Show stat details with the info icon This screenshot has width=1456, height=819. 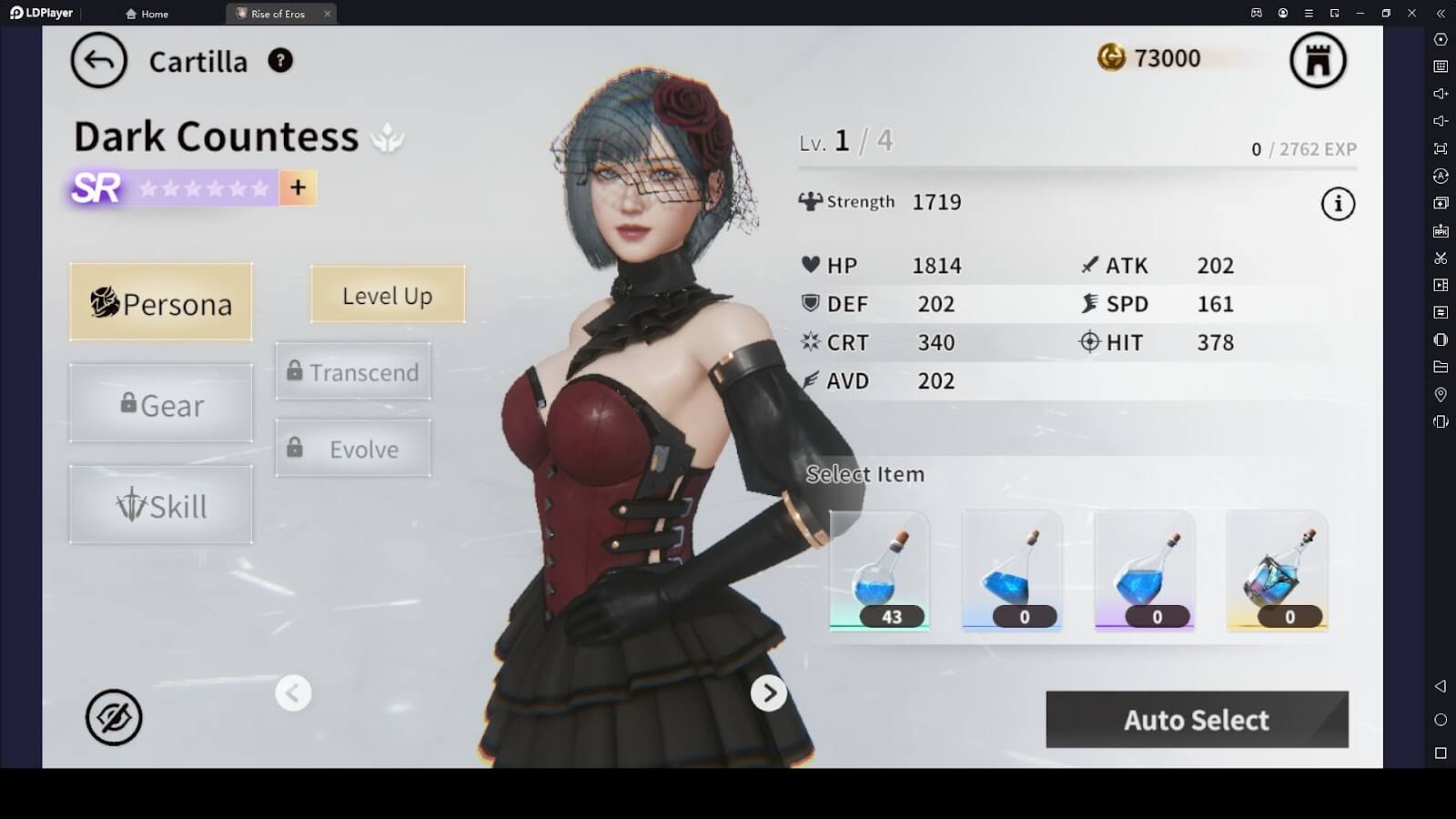(1338, 204)
